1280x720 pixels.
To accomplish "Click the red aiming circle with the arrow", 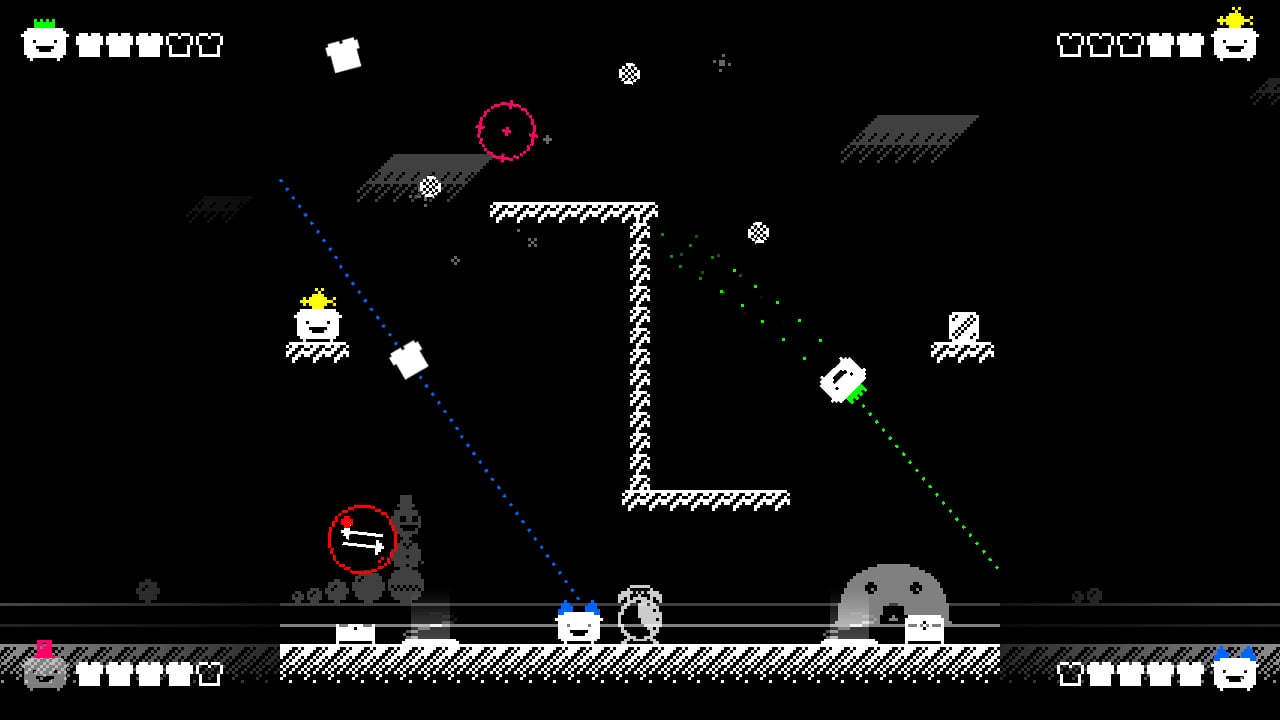I will point(361,538).
